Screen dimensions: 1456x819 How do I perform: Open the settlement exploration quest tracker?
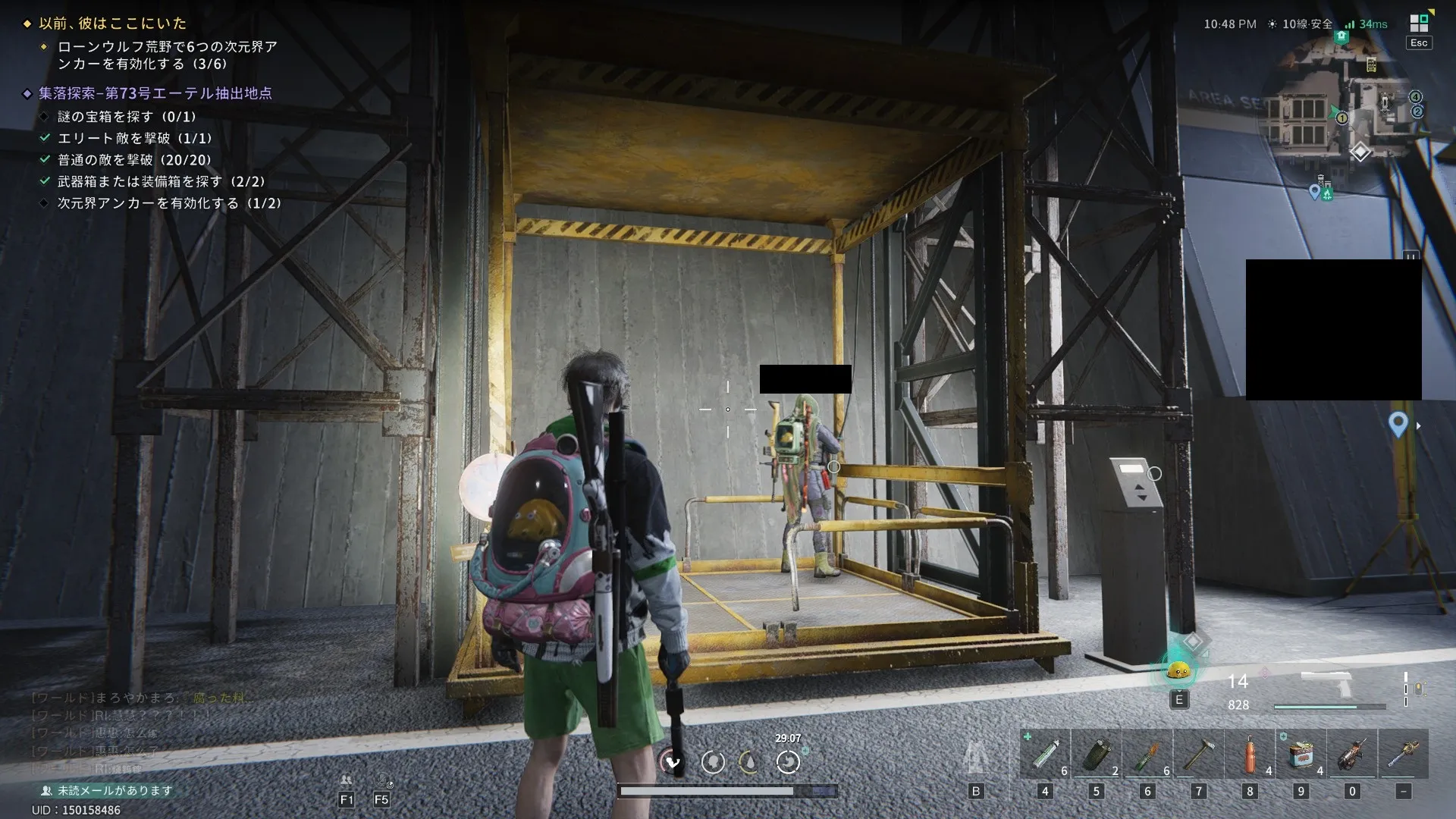click(155, 93)
